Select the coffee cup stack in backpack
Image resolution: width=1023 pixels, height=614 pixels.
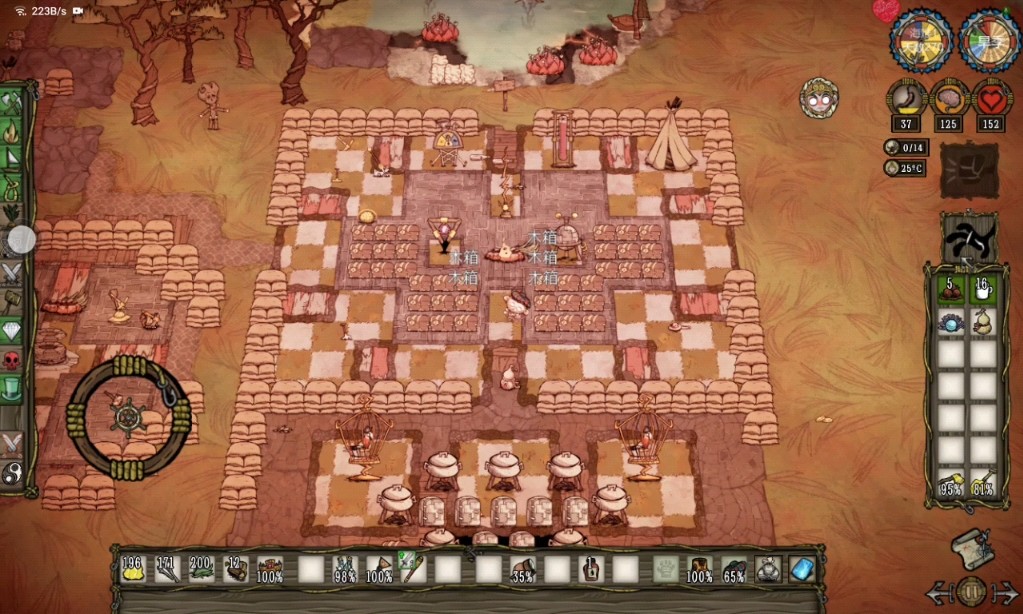984,290
